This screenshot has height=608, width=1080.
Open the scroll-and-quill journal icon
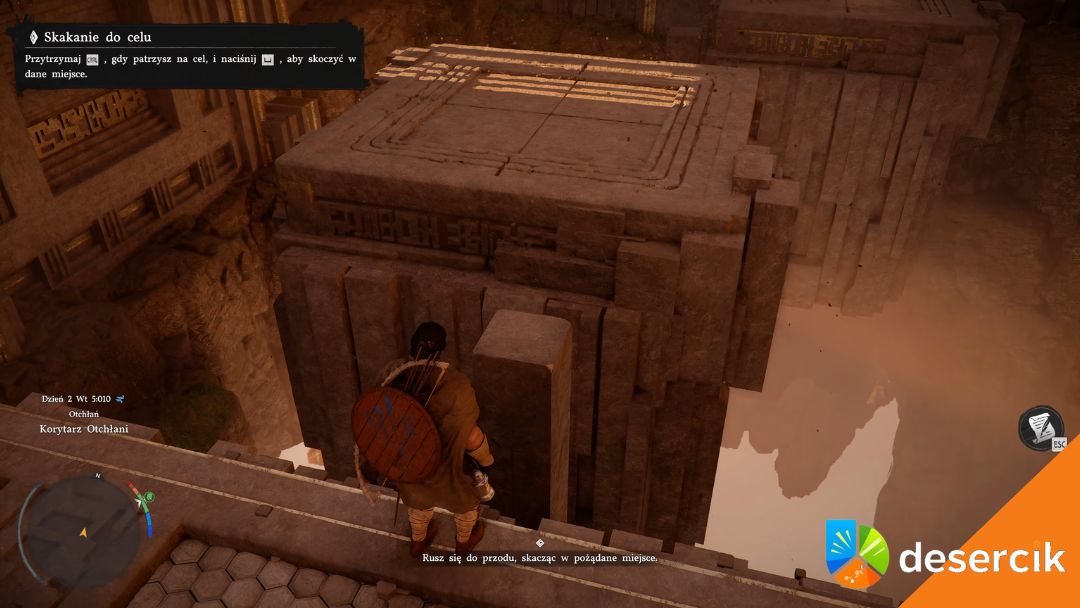coord(1039,427)
